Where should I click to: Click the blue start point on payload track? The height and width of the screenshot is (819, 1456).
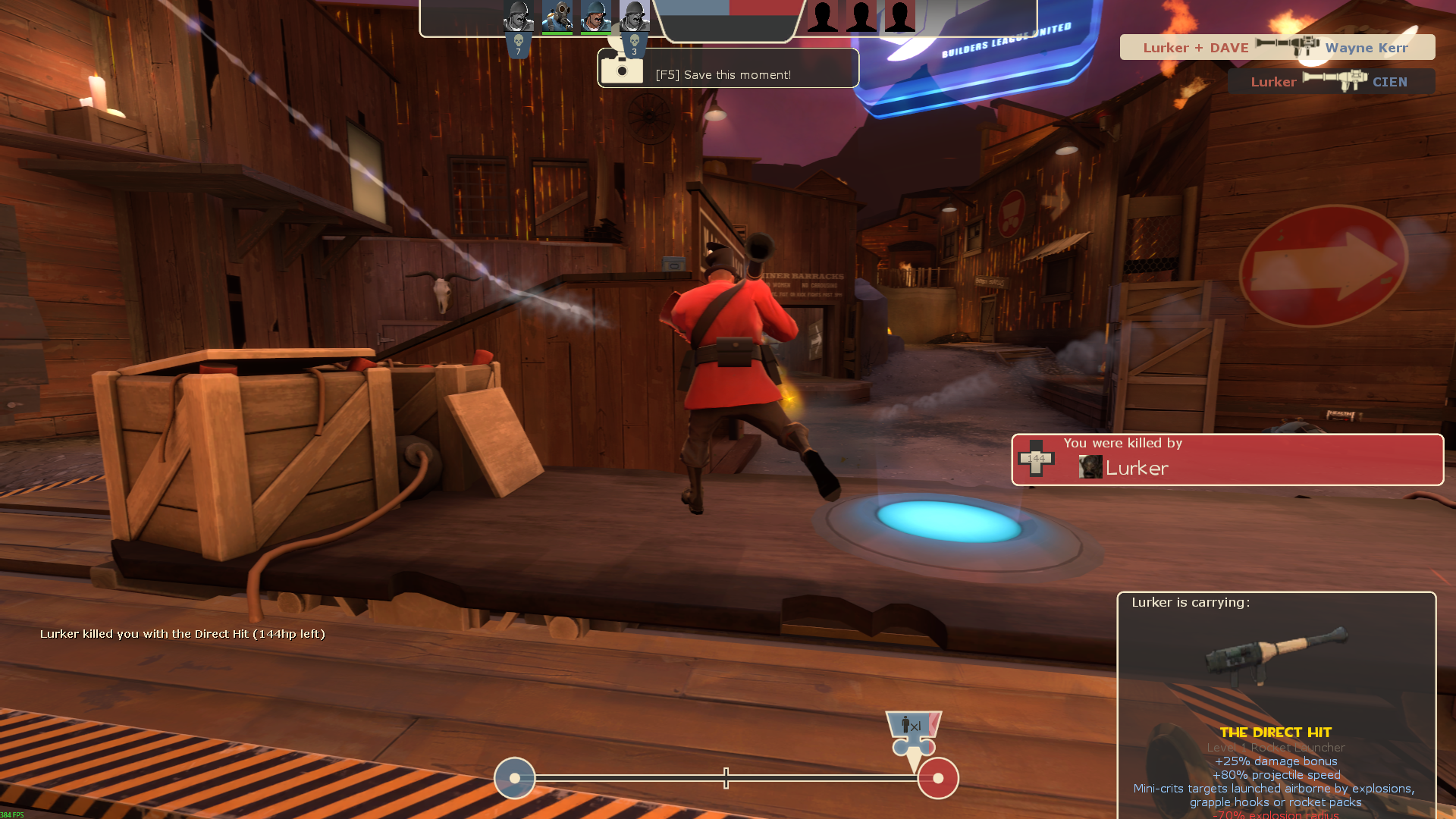tap(515, 778)
